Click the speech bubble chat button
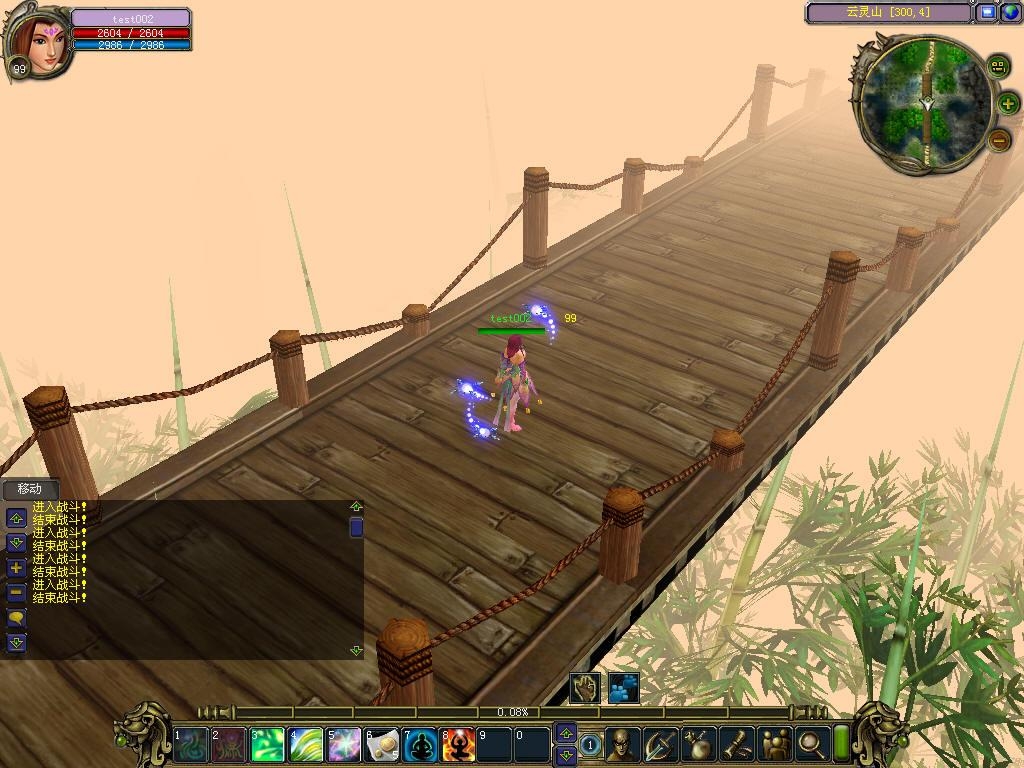1024x768 pixels. coord(16,619)
